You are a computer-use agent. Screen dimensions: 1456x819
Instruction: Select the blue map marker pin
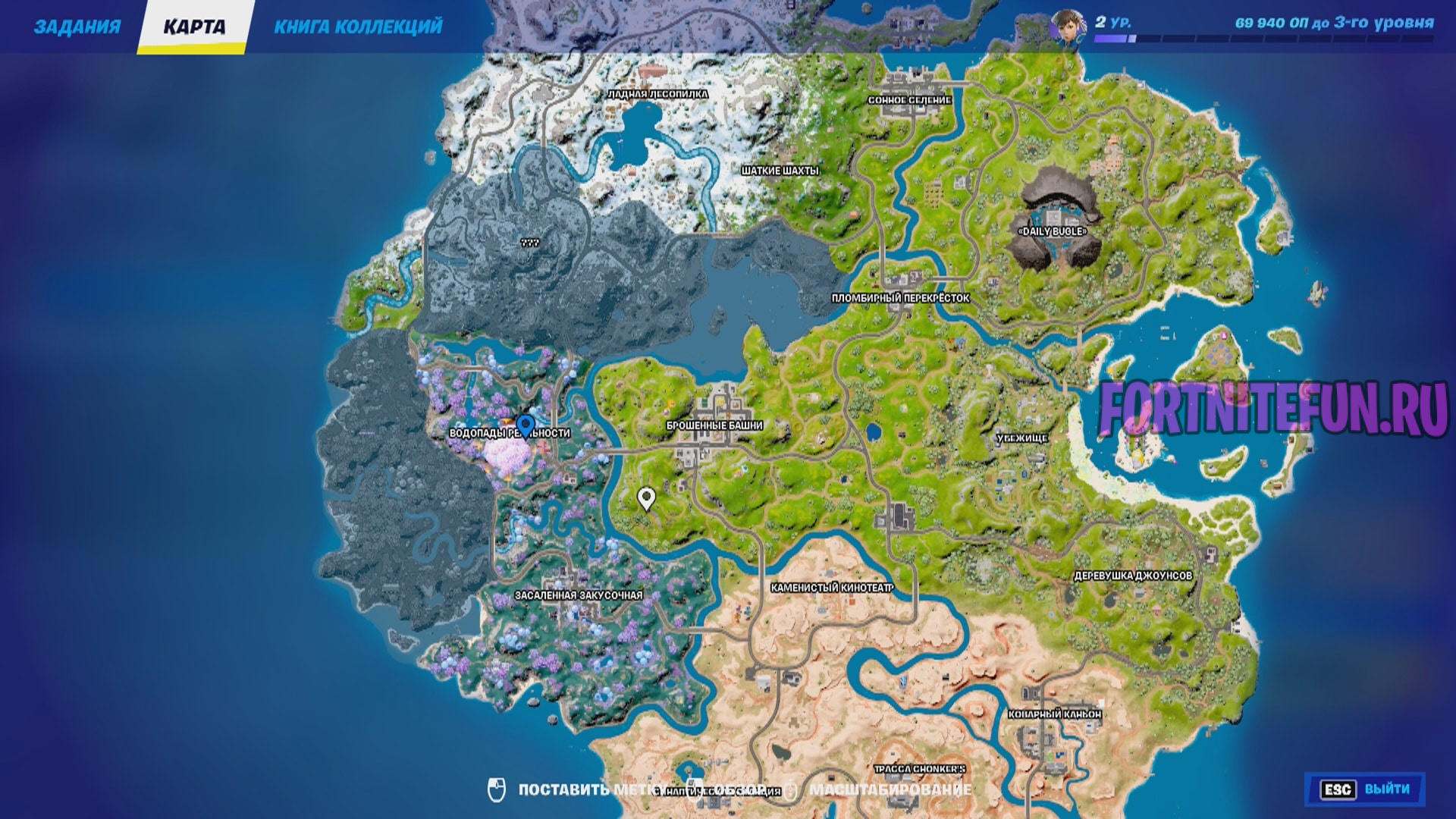point(525,426)
